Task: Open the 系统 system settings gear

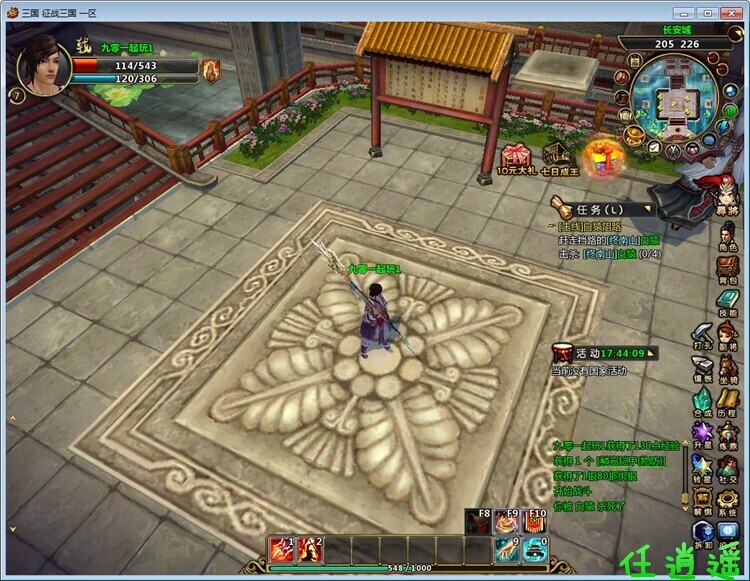Action: (727, 499)
